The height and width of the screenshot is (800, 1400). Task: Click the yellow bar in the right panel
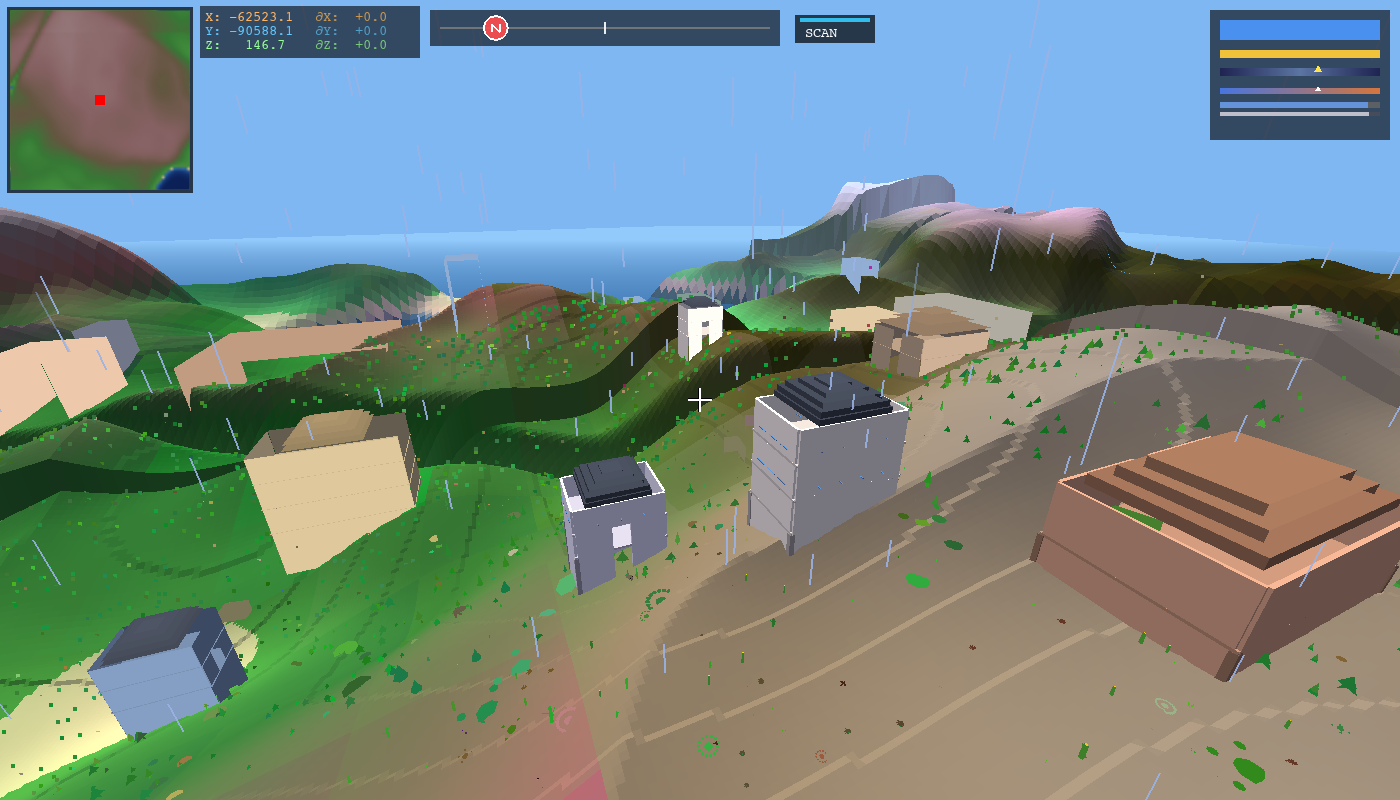(1300, 54)
